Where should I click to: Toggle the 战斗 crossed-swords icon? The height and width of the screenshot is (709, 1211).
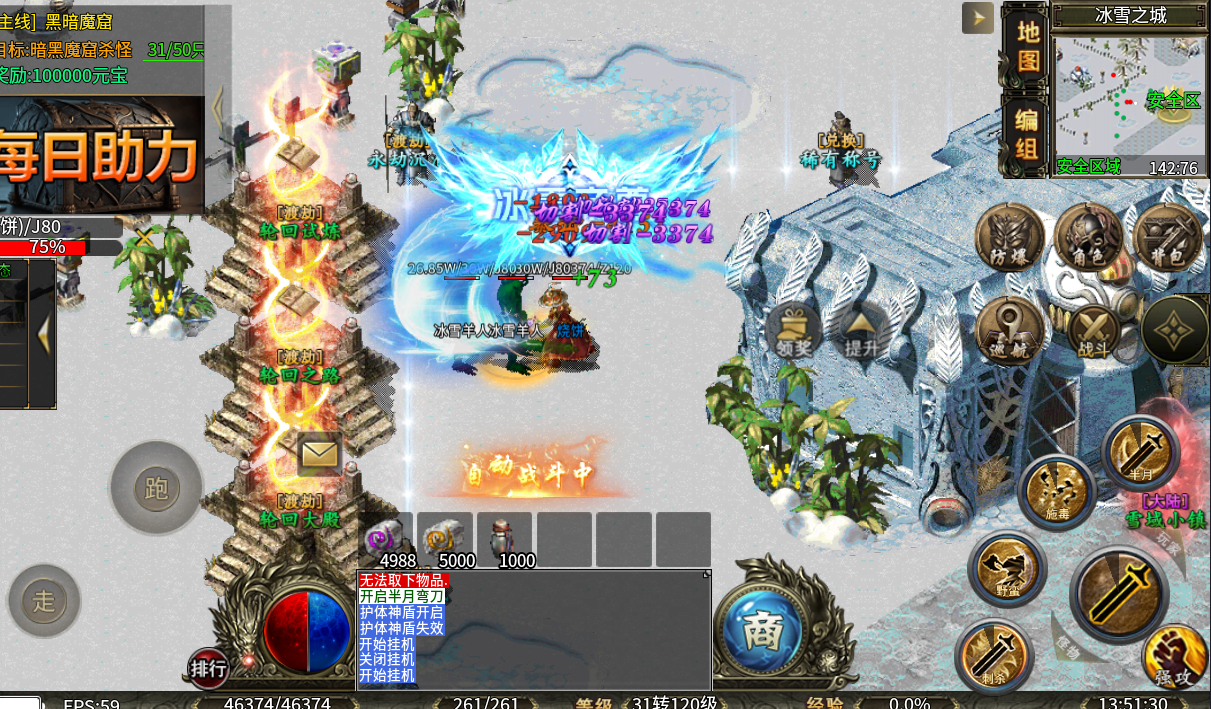[1093, 331]
